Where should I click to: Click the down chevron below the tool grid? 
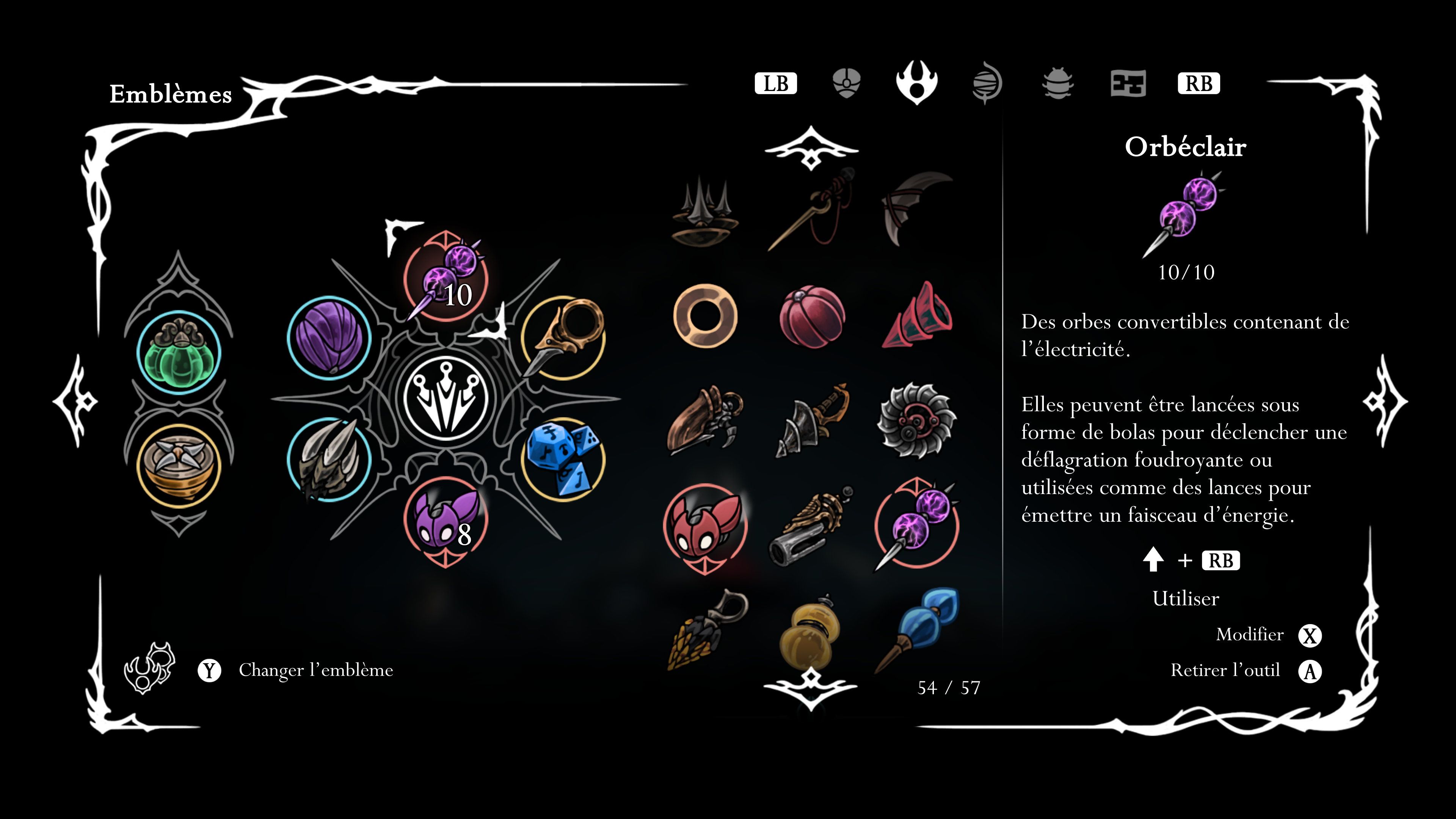[x=811, y=690]
